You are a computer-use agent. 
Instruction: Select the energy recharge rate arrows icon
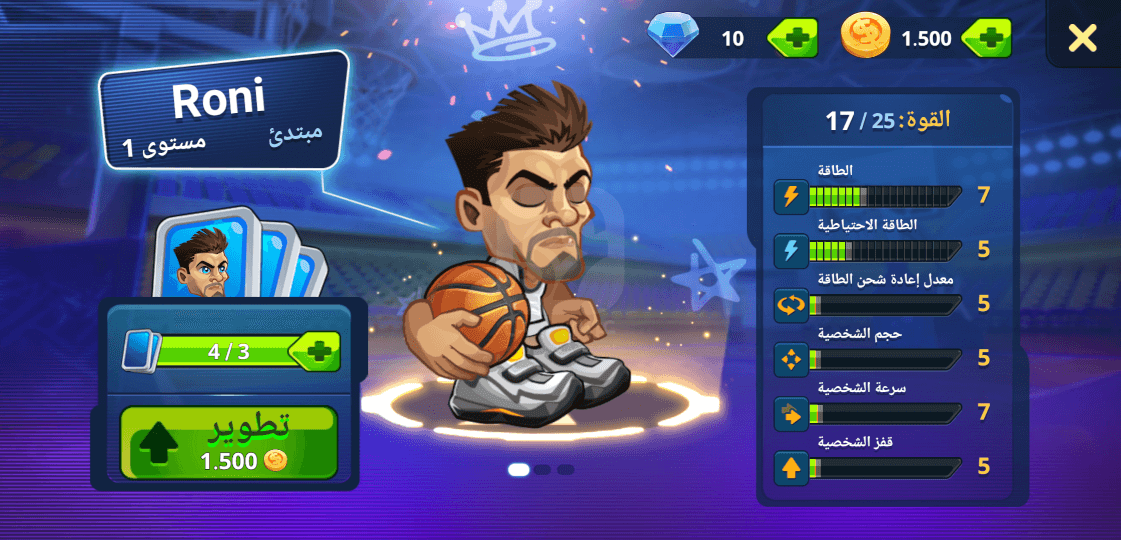(791, 304)
